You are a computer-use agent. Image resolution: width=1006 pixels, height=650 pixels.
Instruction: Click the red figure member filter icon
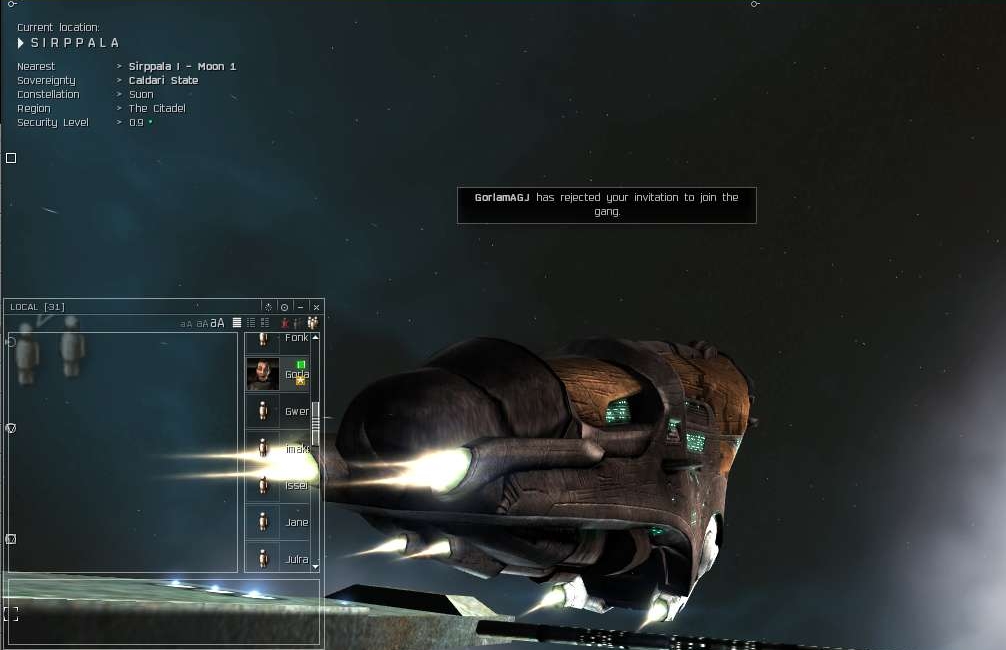[284, 323]
